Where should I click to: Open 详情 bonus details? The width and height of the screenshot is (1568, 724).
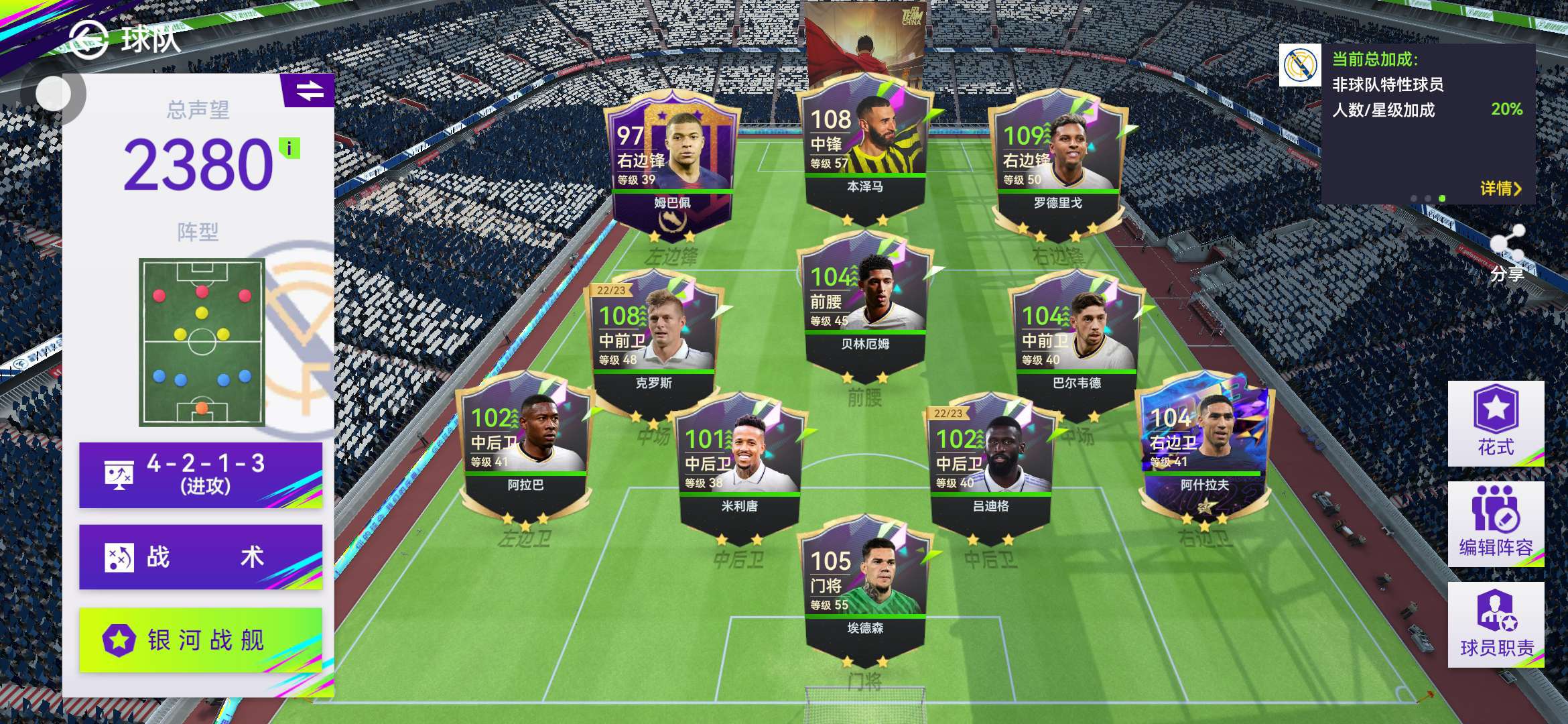coord(1500,188)
